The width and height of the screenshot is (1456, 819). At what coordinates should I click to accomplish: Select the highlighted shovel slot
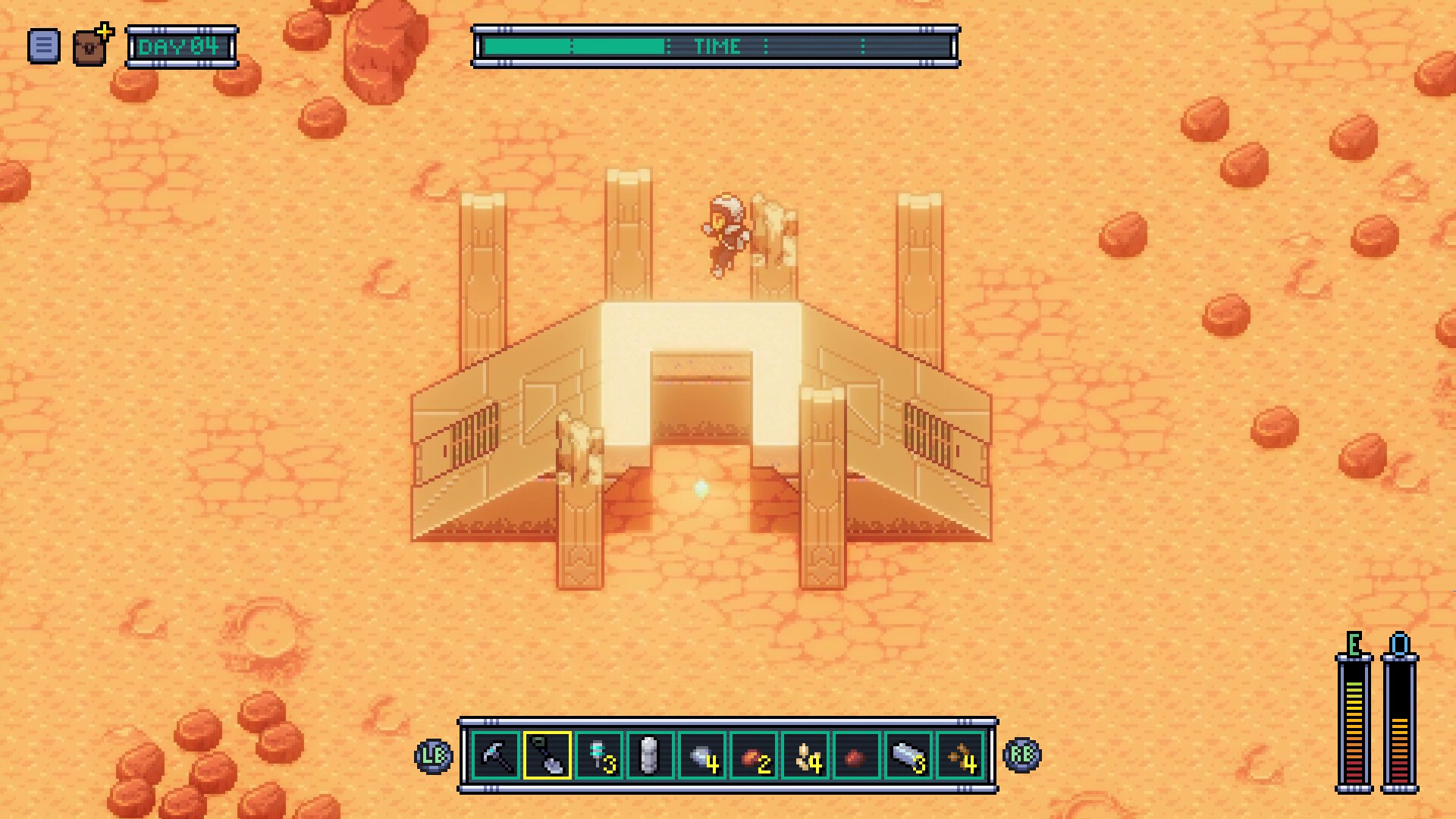(x=548, y=755)
